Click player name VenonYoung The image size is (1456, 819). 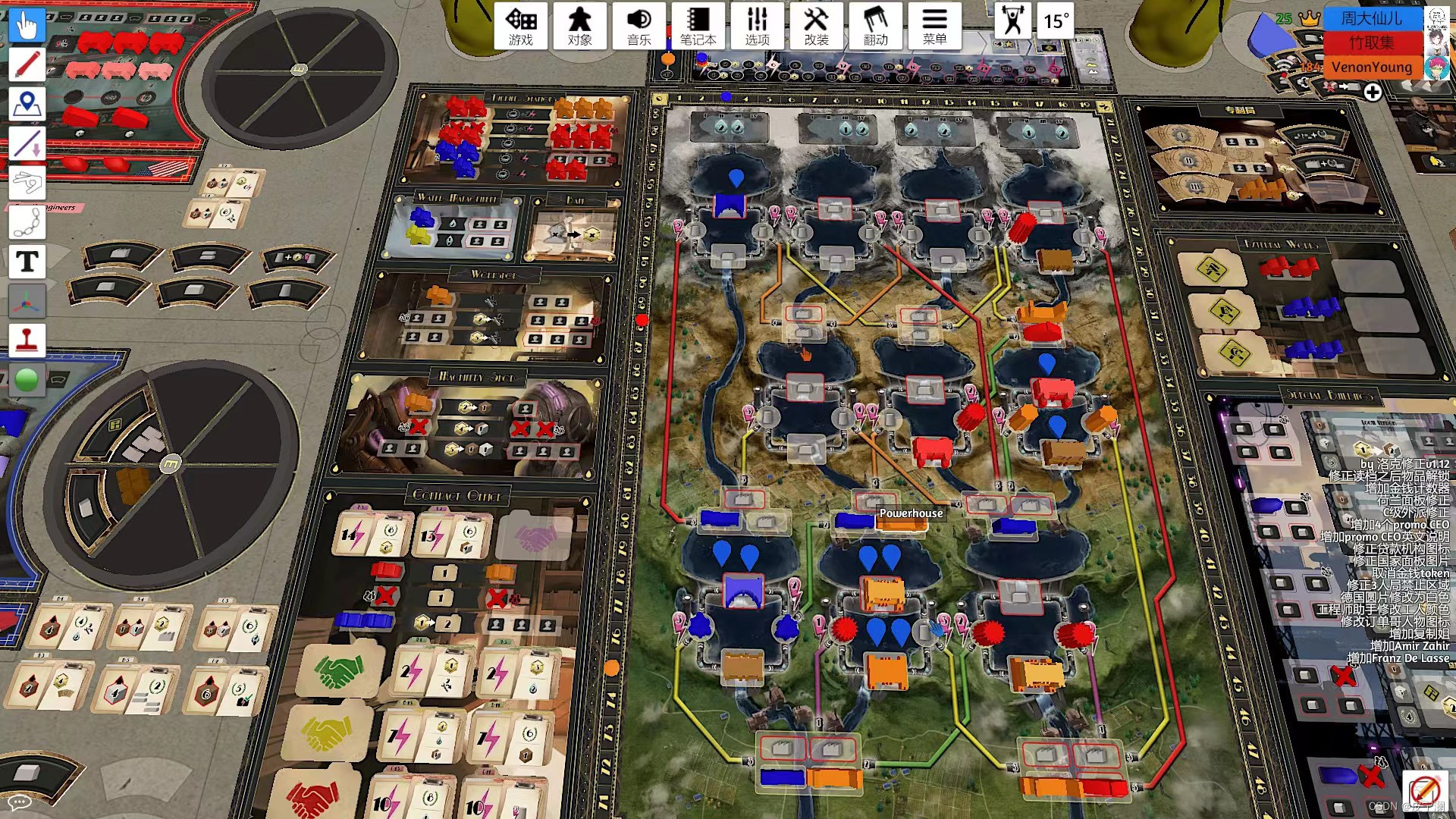pos(1371,67)
